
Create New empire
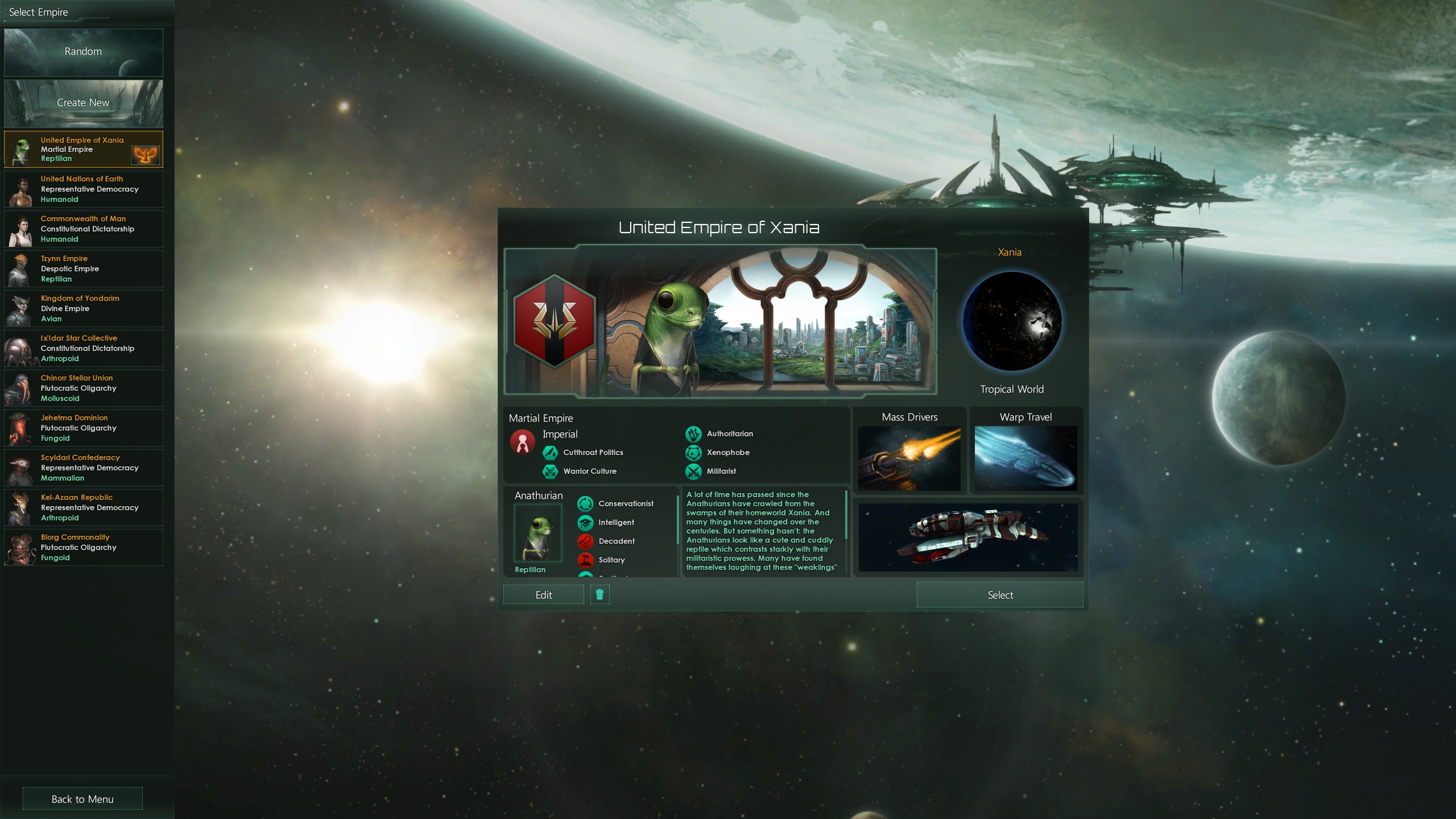(83, 103)
